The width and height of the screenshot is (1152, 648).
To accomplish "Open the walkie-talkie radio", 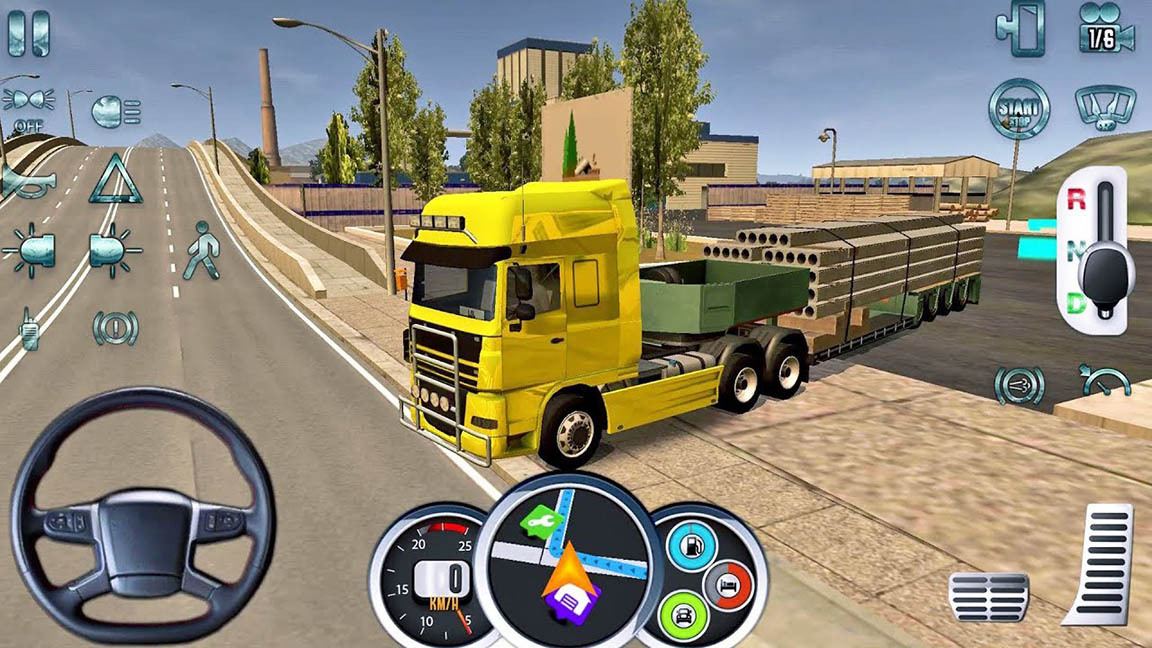I will coord(29,328).
